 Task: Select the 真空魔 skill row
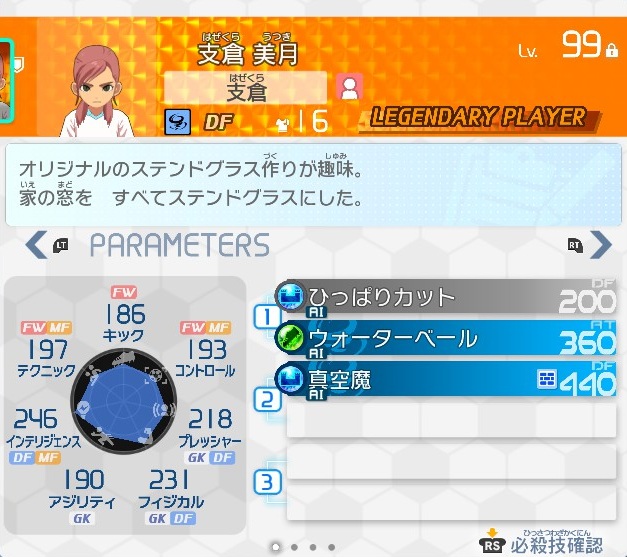tap(445, 380)
